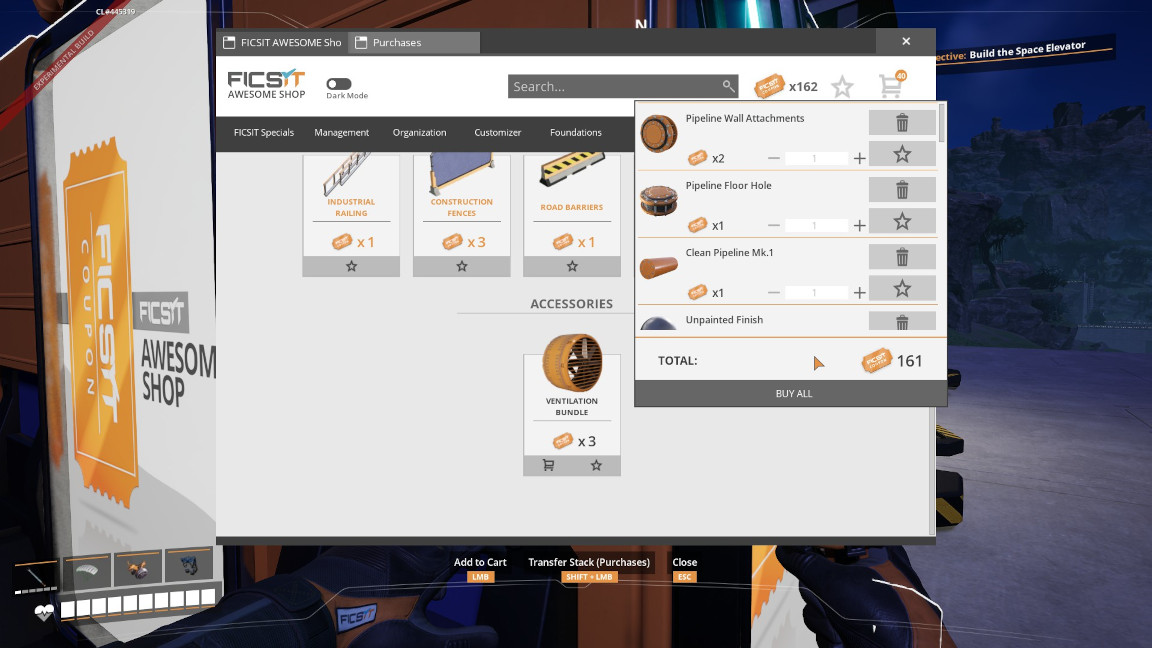Switch to the Organization category
1152x648 pixels.
coord(420,132)
